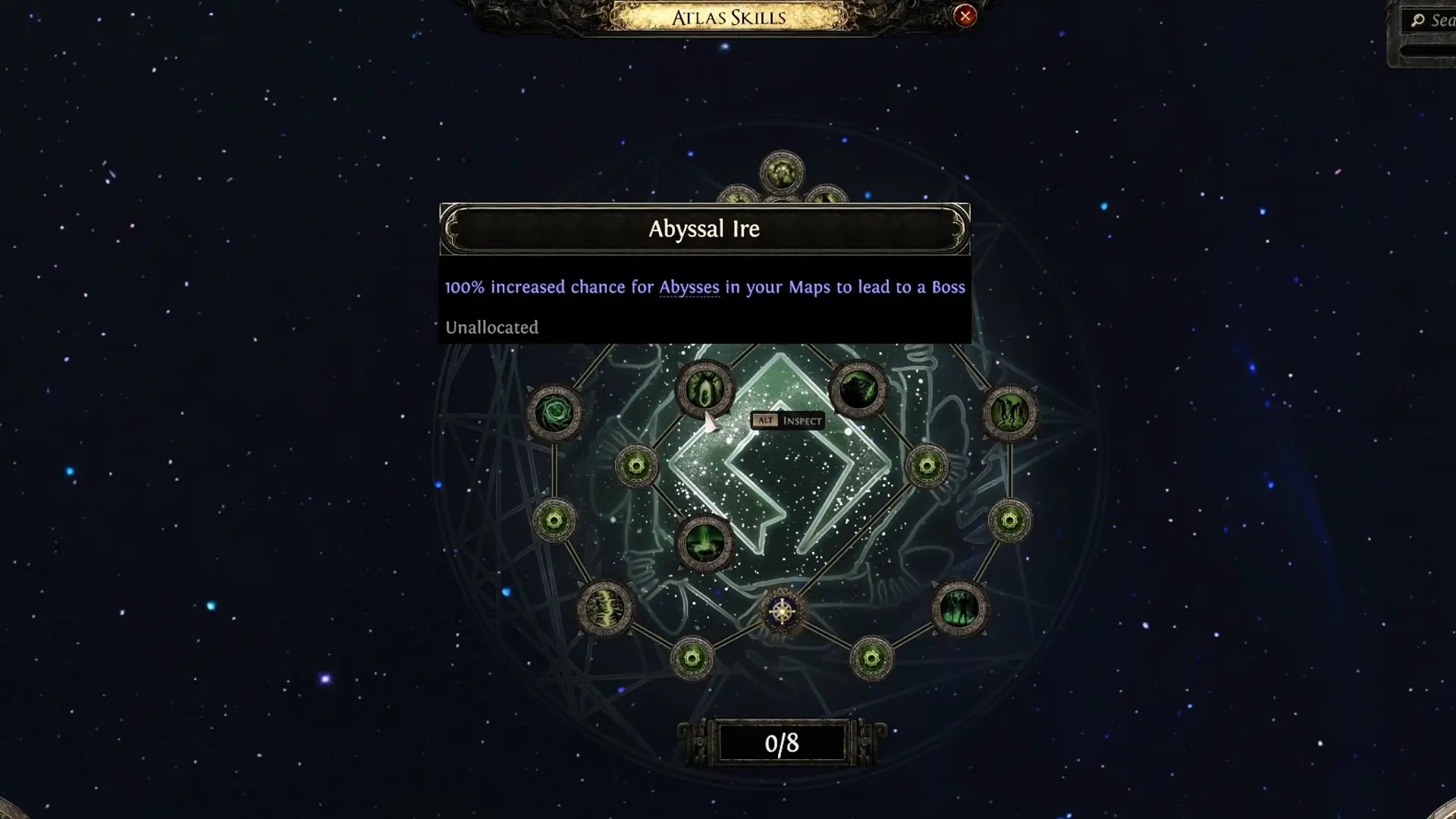Close the Atlas Skills window
1456x819 pixels.
pos(965,16)
